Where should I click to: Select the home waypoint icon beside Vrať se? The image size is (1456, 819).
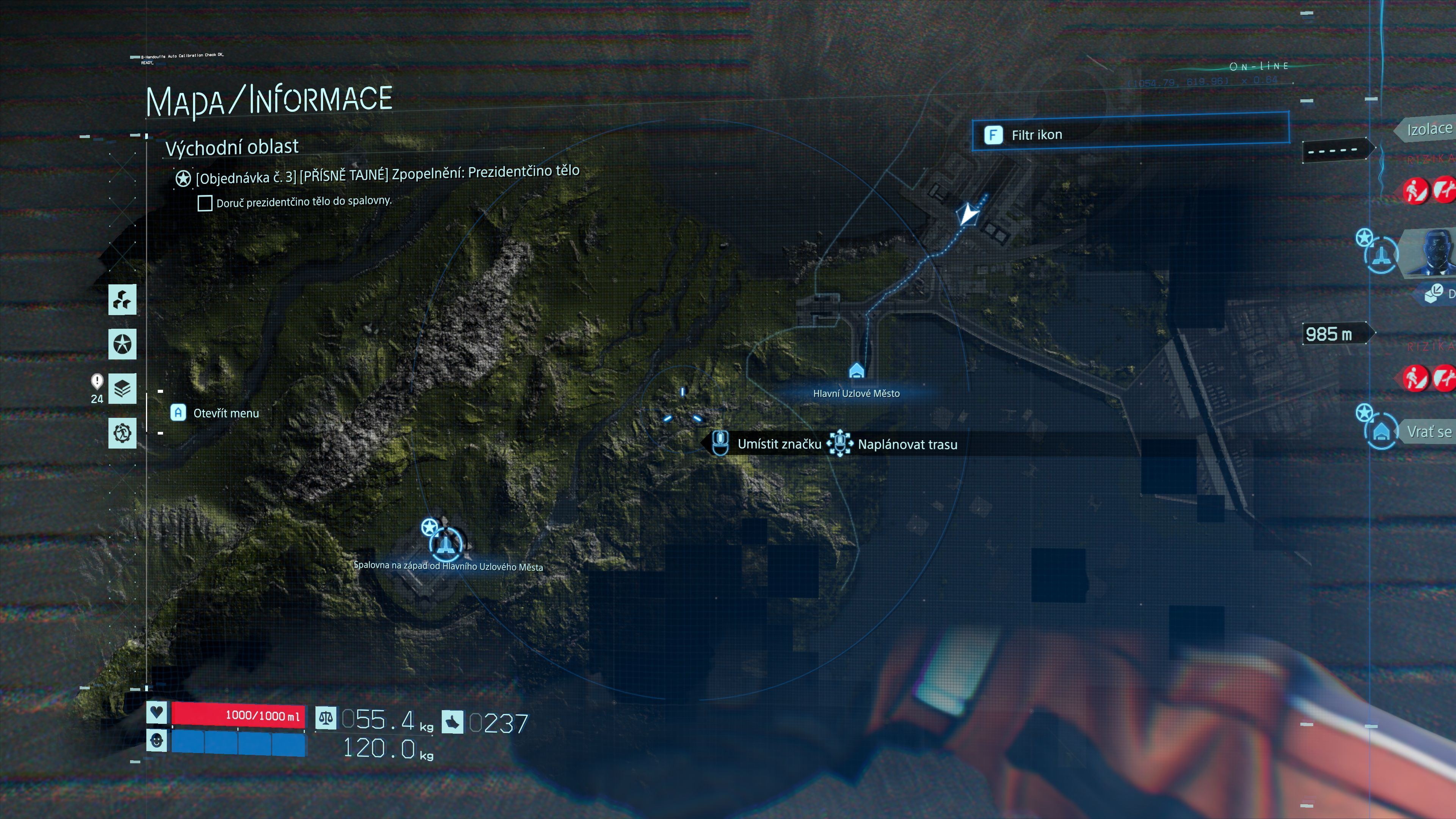[x=1381, y=433]
